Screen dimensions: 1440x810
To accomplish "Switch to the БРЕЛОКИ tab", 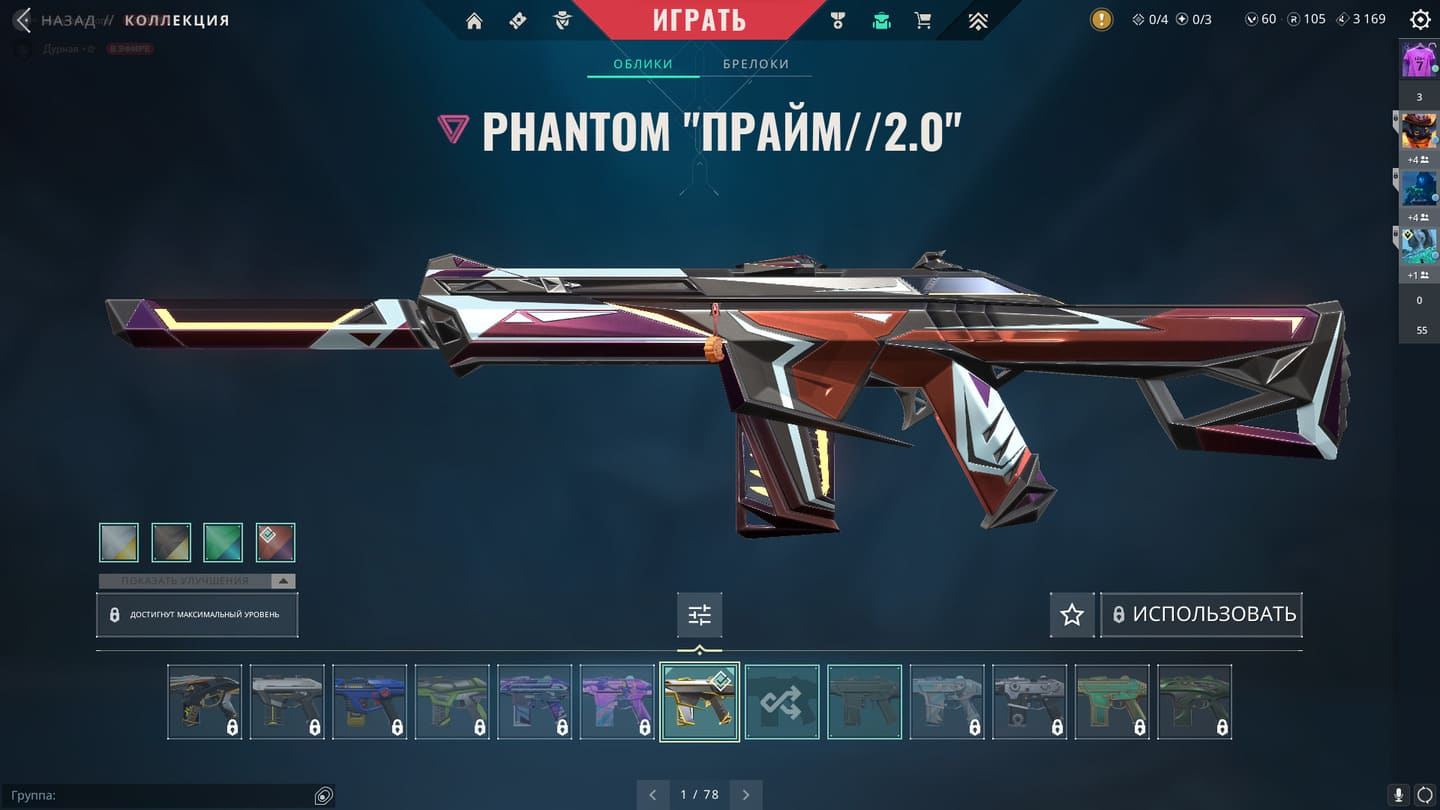I will [x=756, y=64].
